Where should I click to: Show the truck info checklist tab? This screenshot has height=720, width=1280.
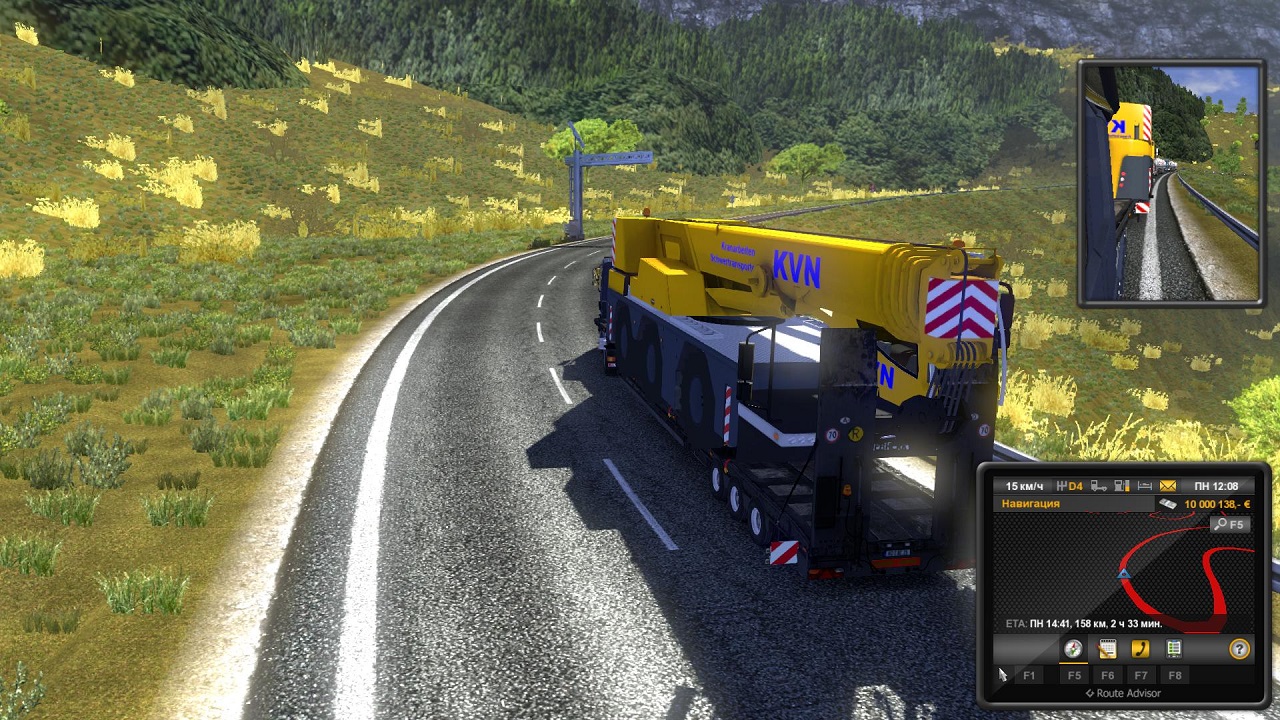point(1174,649)
